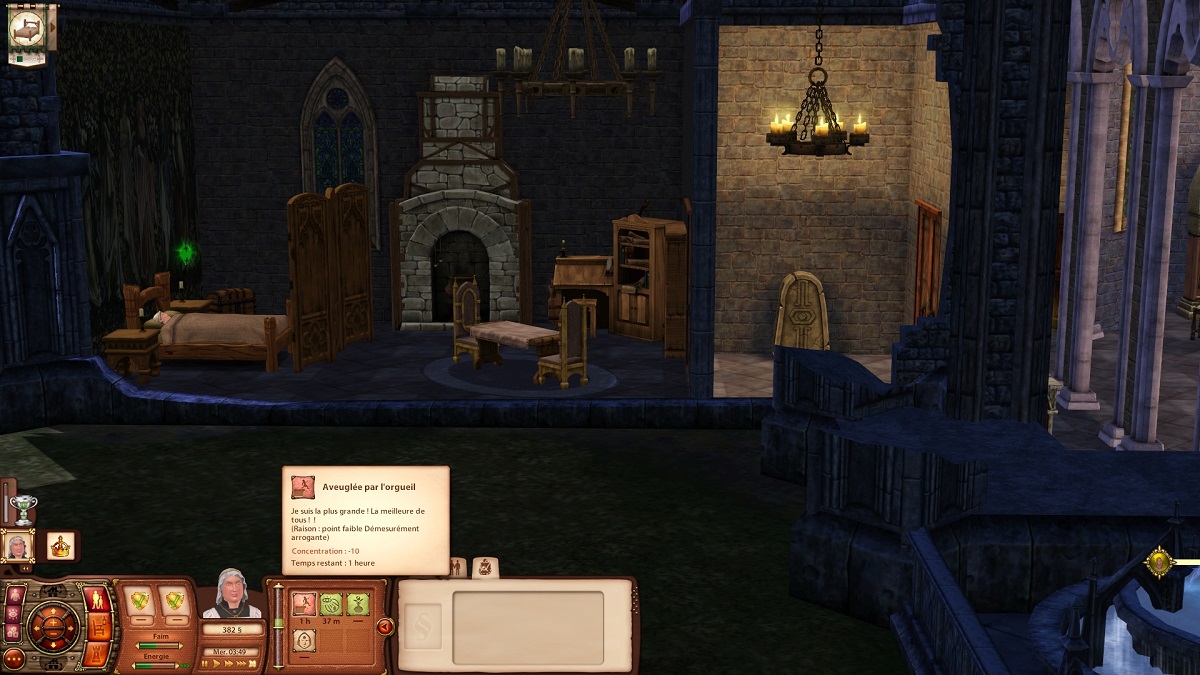Switch to the ship inventory tab

coord(485,568)
